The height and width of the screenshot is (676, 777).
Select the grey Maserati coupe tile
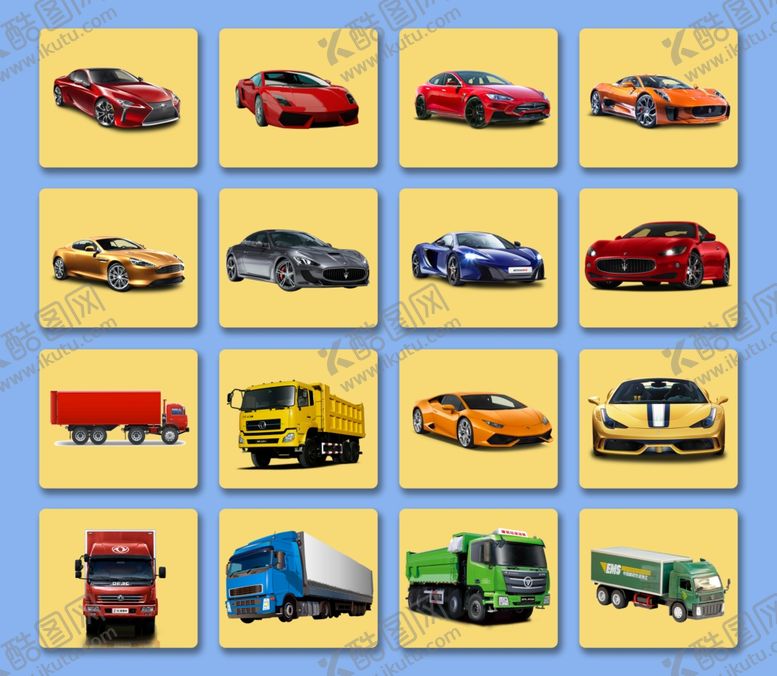click(298, 258)
